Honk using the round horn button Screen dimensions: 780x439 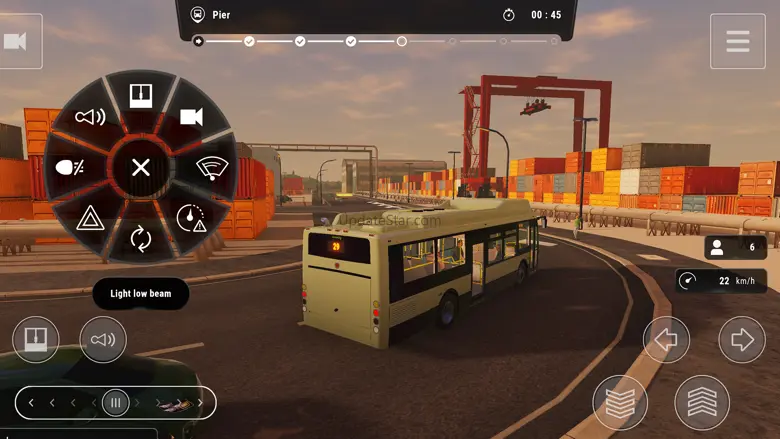(103, 340)
